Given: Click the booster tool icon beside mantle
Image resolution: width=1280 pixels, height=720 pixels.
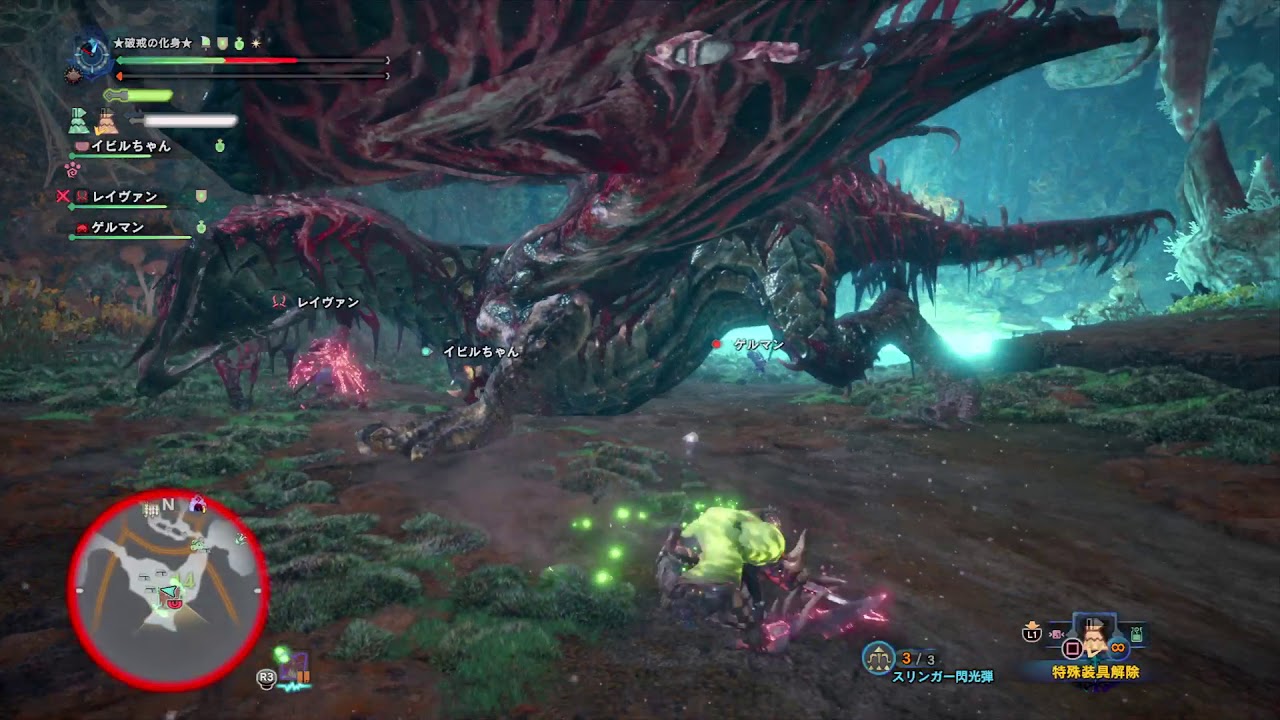Looking at the screenshot, I should pos(107,121).
